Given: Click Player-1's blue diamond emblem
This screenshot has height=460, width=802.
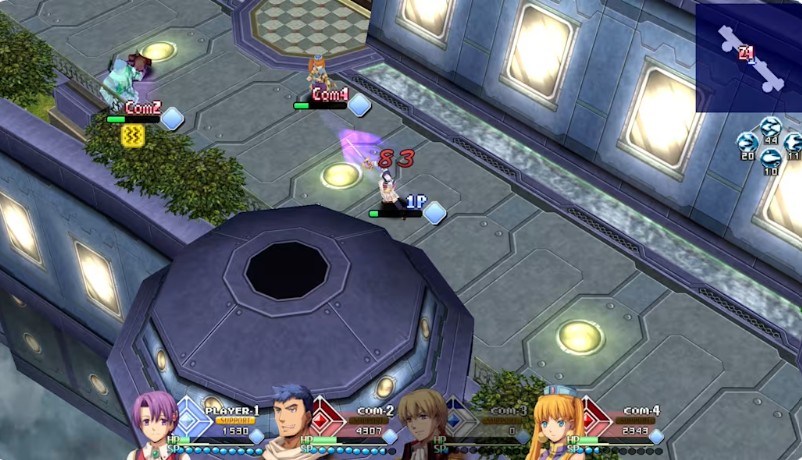Looking at the screenshot, I should pos(190,415).
